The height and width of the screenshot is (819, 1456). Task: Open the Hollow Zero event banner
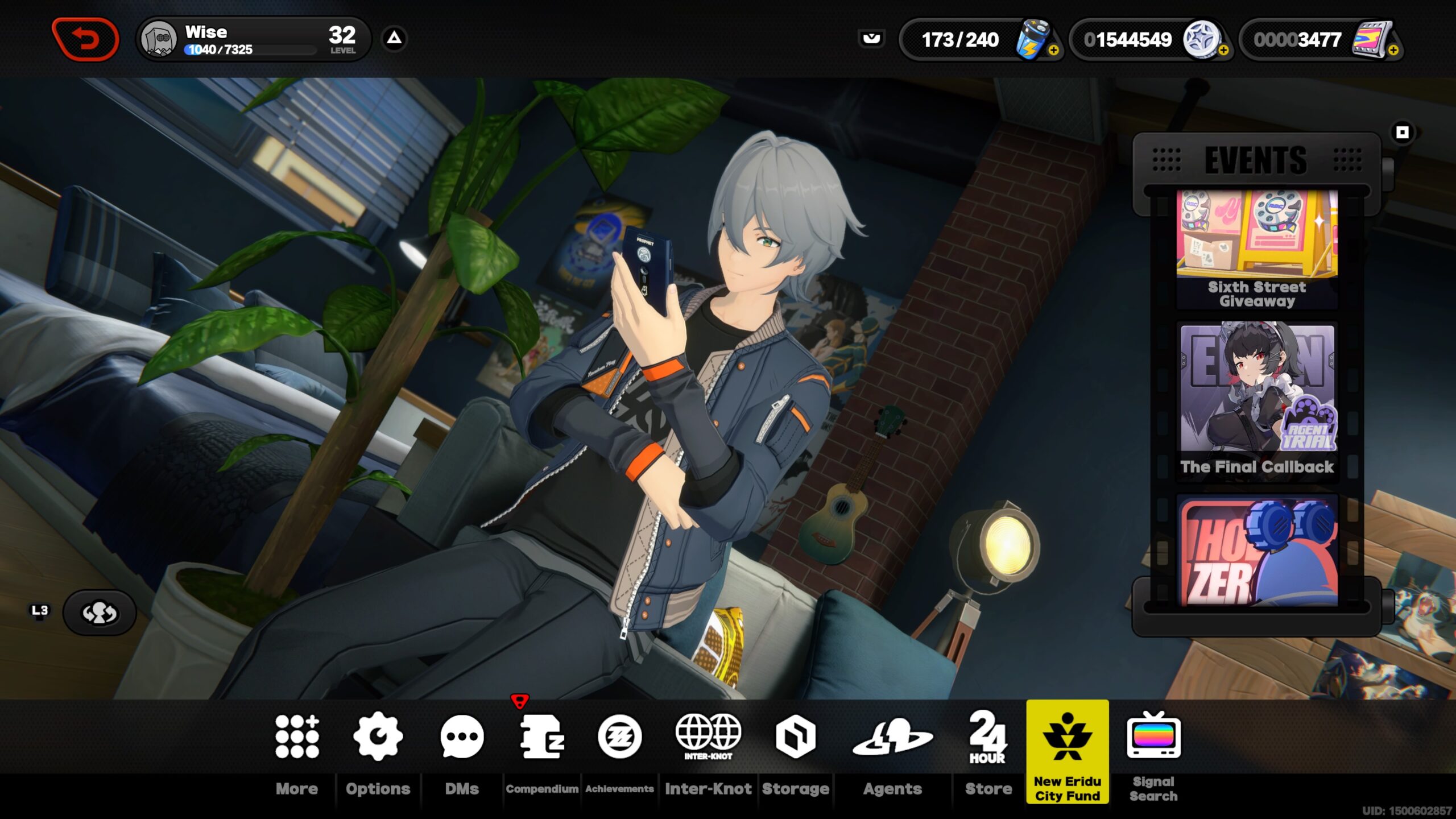pos(1257,552)
